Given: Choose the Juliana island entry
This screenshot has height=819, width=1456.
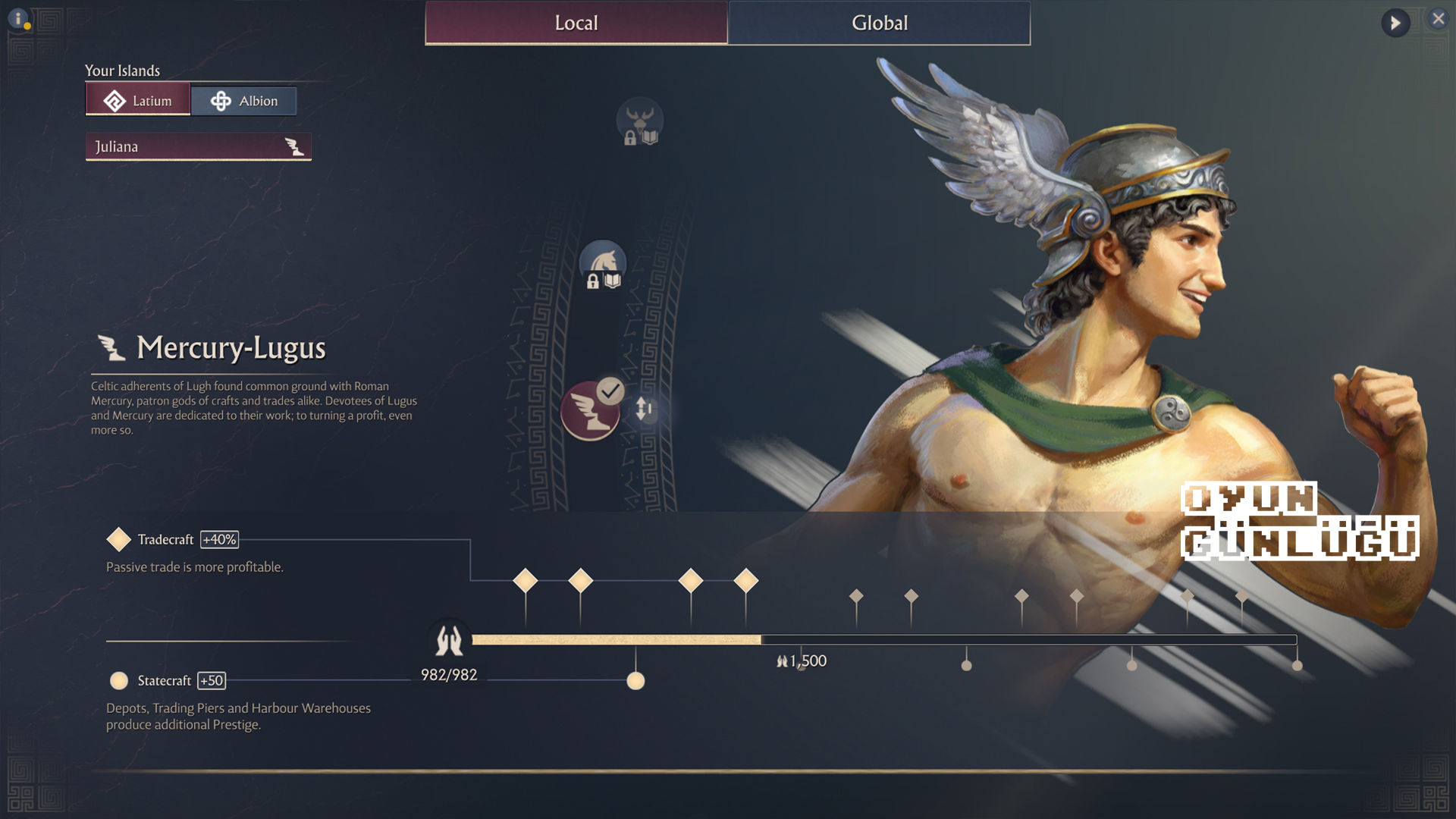Looking at the screenshot, I should 198,146.
